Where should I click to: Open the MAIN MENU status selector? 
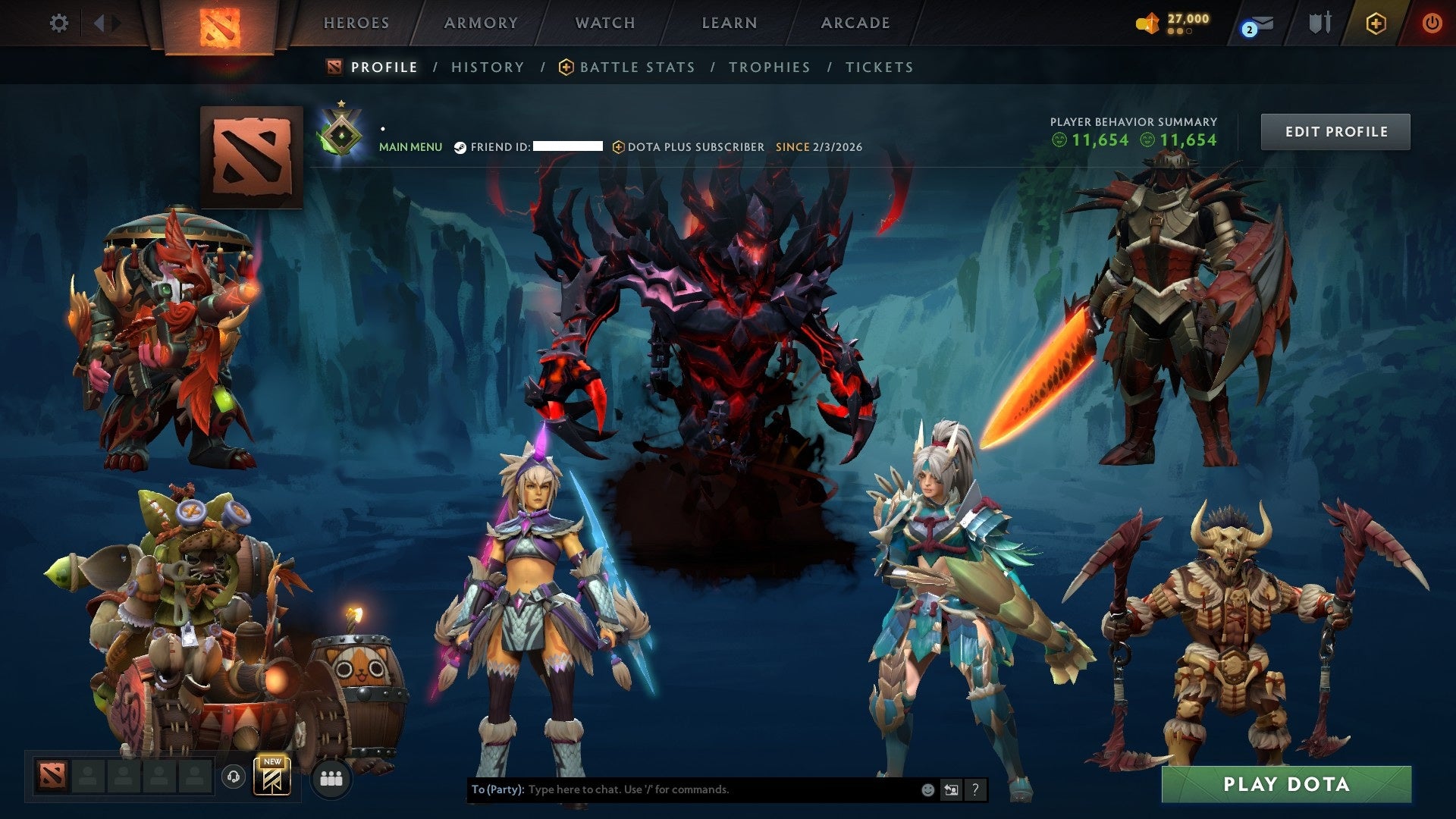pyautogui.click(x=410, y=146)
